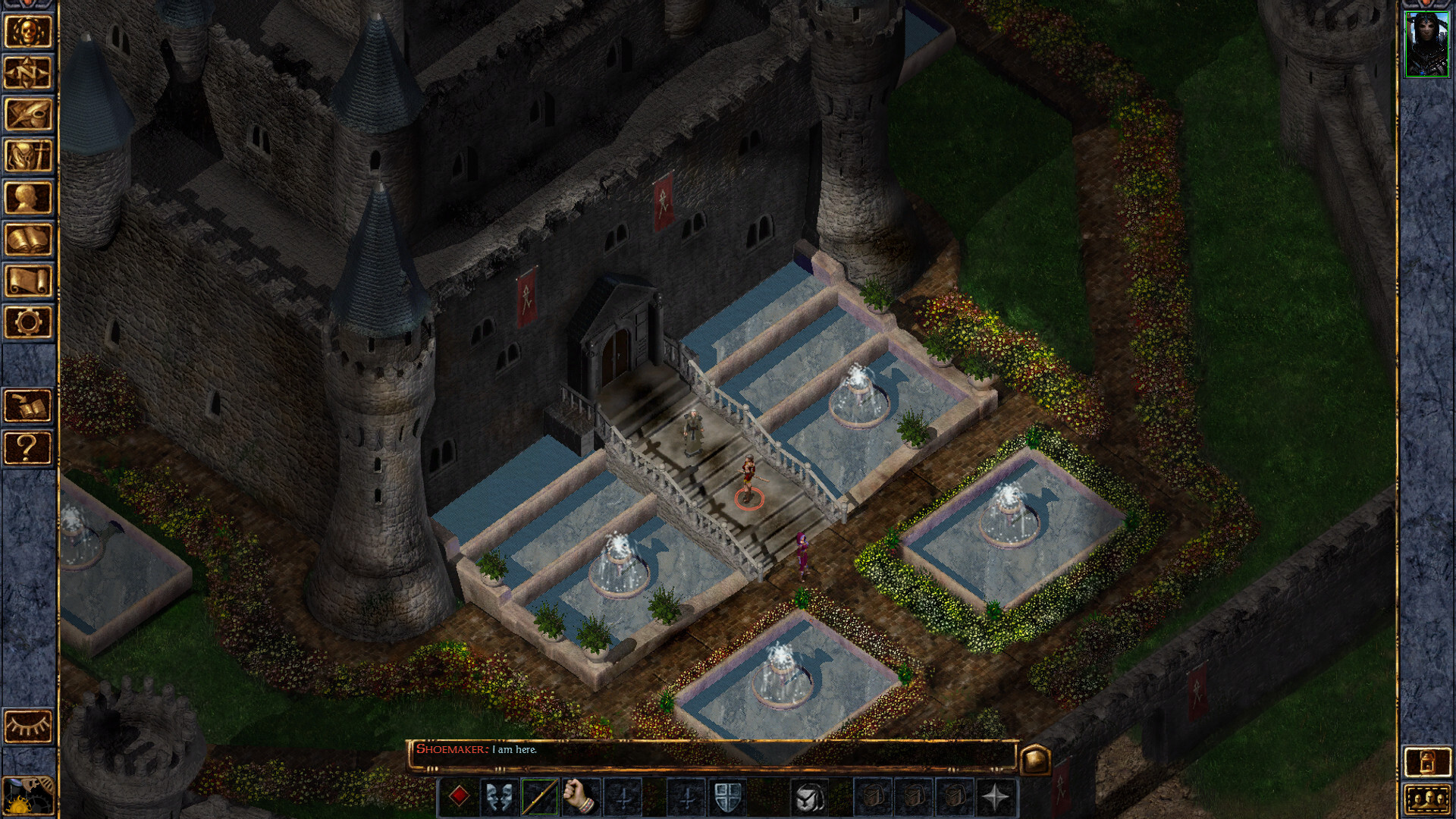Open the inventory screen

pyautogui.click(x=28, y=157)
